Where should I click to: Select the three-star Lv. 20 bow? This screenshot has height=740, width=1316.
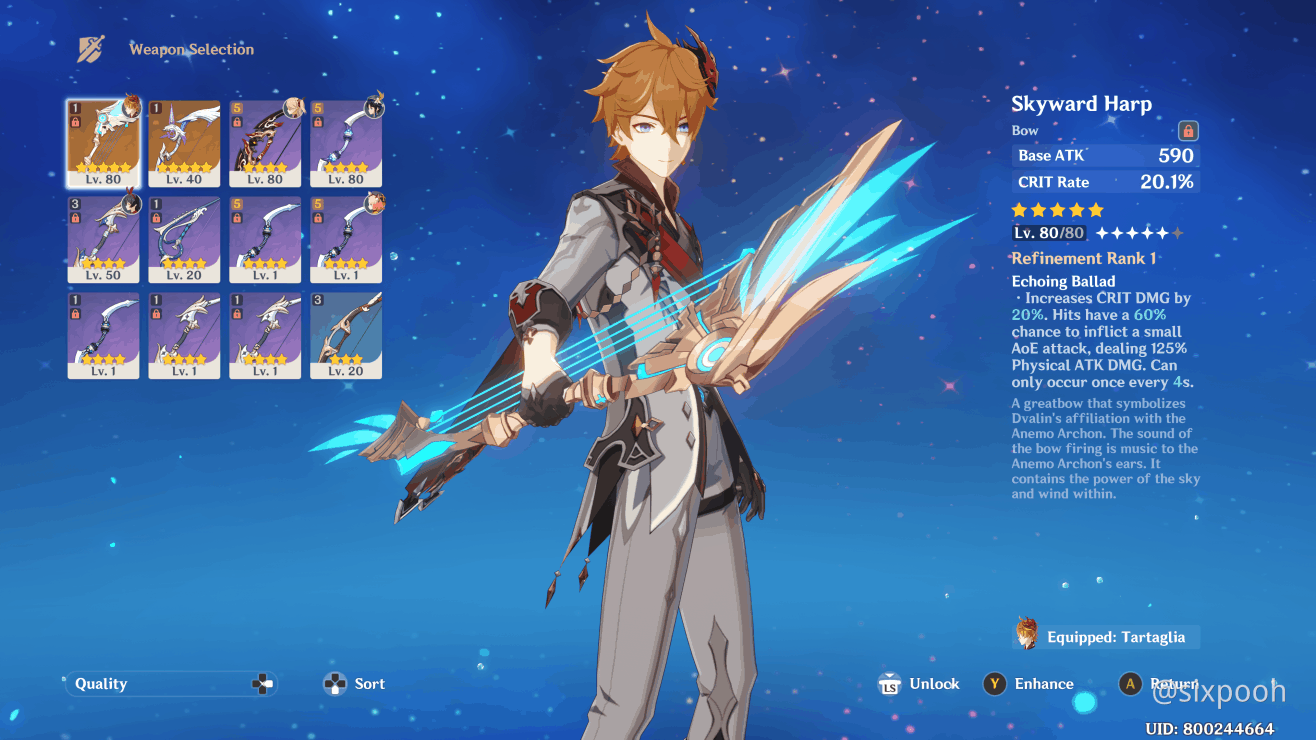click(x=345, y=336)
